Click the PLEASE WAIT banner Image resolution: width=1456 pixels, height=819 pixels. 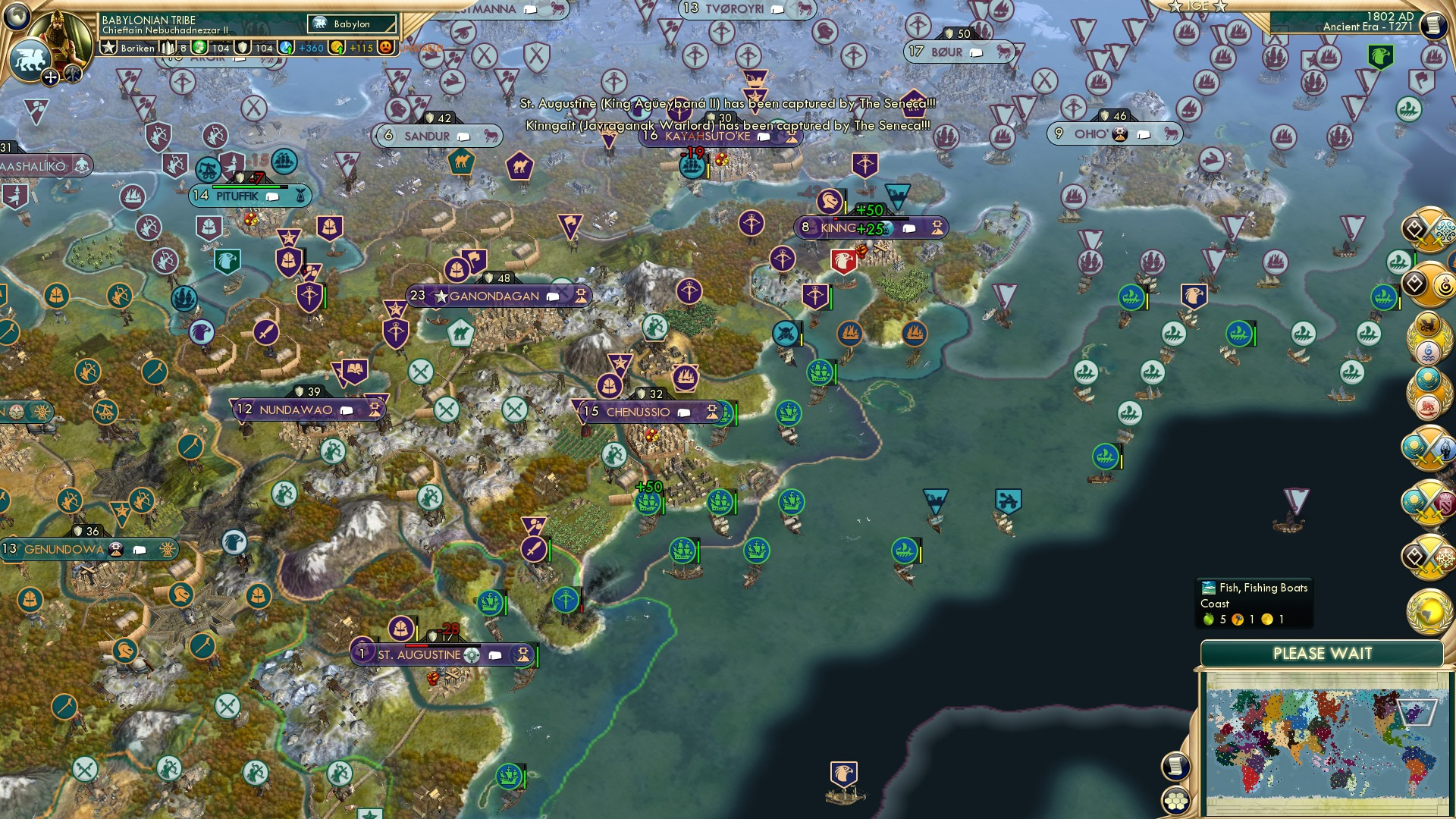1323,653
